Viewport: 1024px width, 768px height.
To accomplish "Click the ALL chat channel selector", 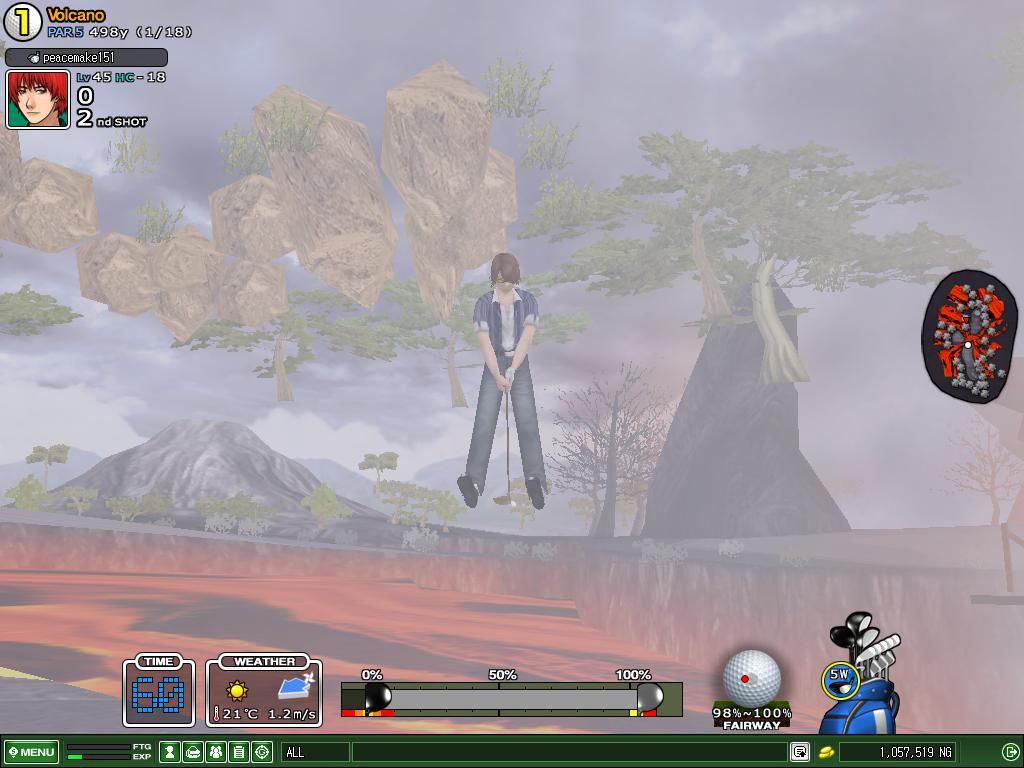I will point(315,752).
